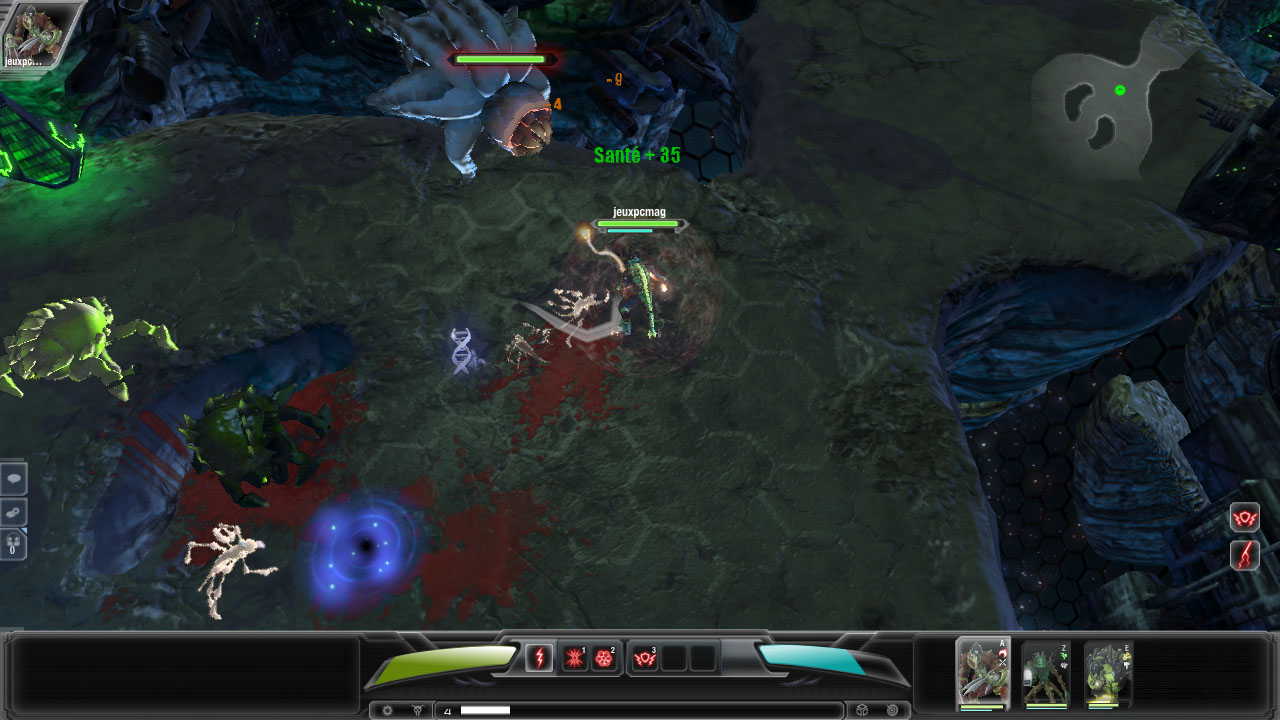Click the red lightning slash icon on the right edge
The width and height of the screenshot is (1280, 720).
1244,554
